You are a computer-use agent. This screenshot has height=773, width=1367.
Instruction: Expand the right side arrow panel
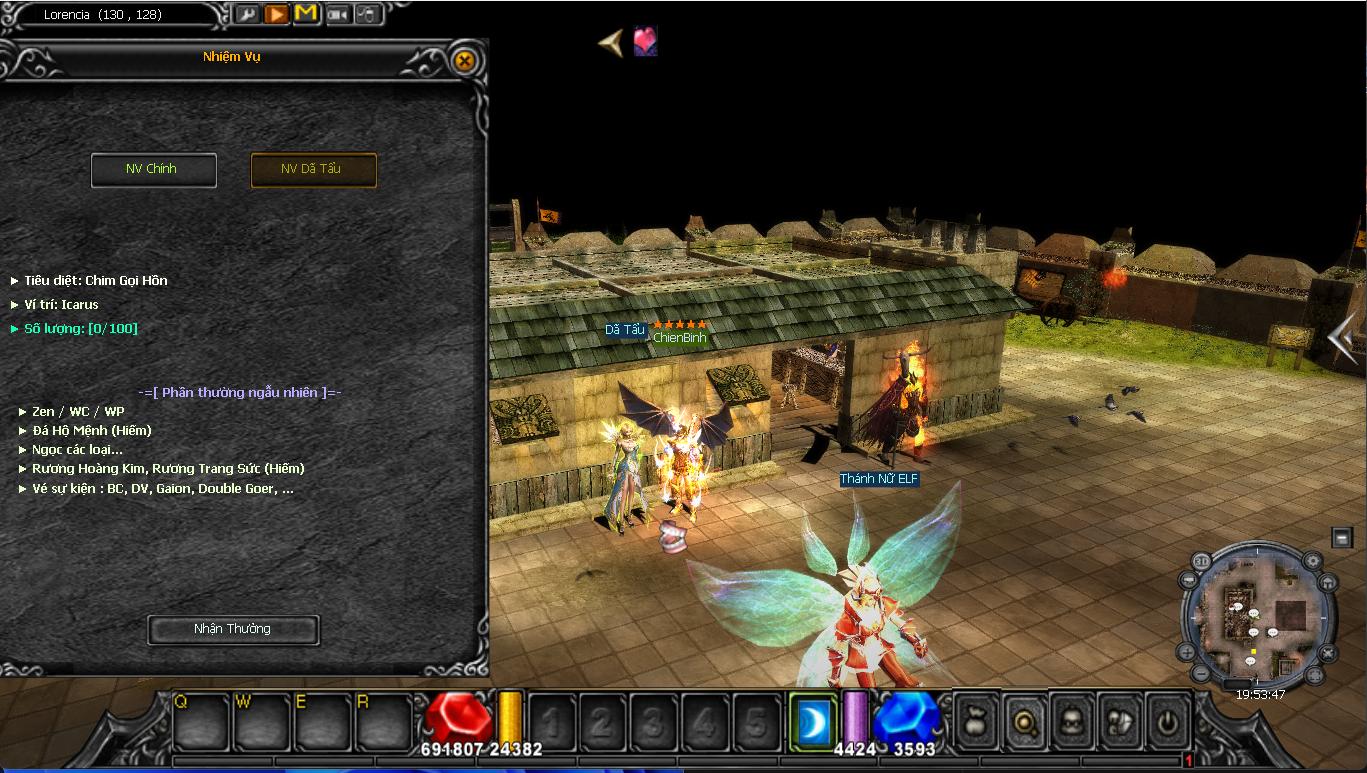1343,338
